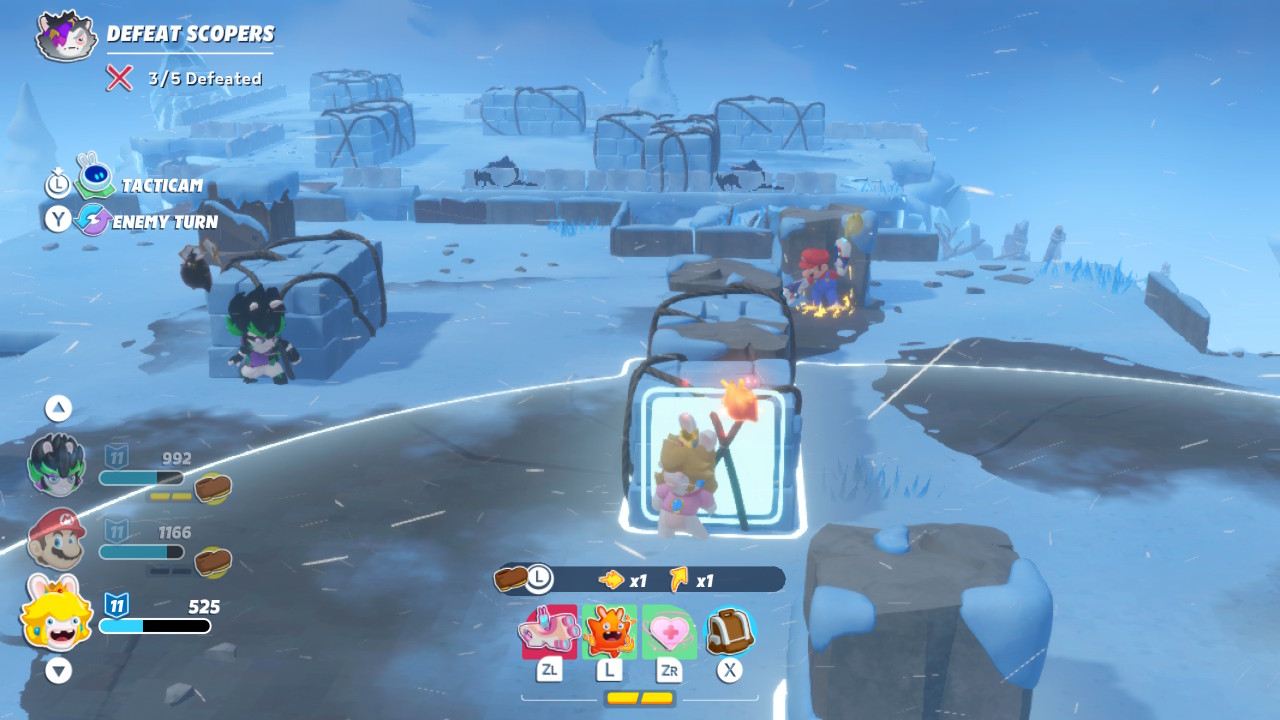Use the pink heart Heal technique
Image resolution: width=1280 pixels, height=720 pixels.
tap(669, 632)
